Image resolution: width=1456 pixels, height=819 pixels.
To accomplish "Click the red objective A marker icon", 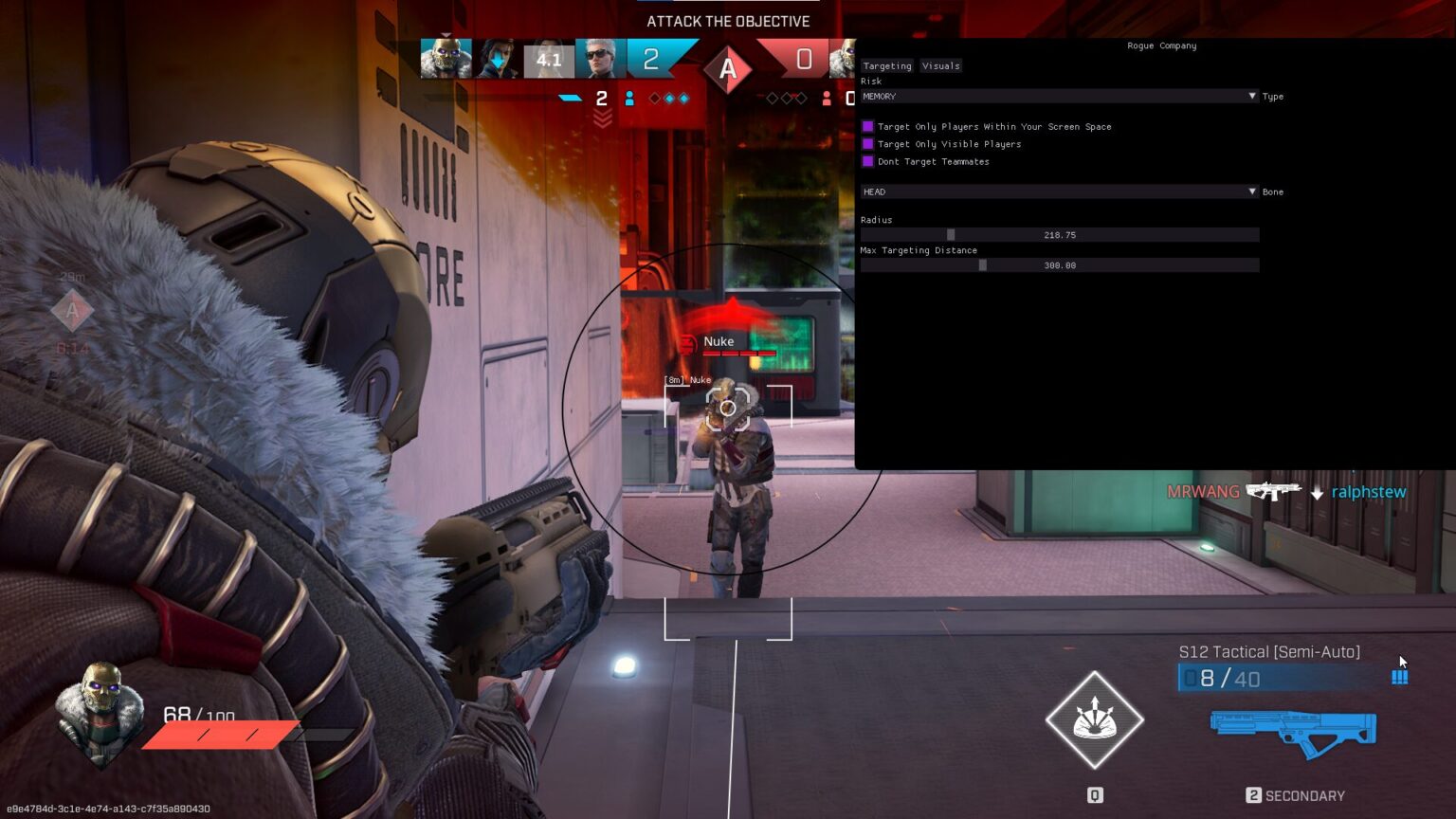I will 728,69.
